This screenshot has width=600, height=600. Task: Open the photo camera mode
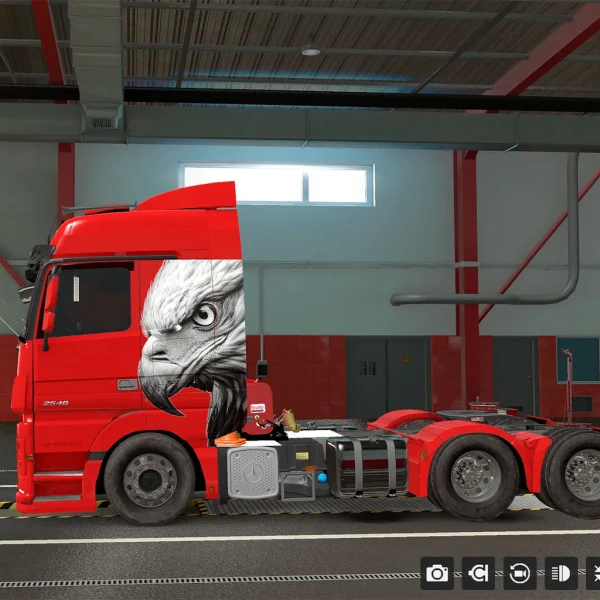(x=437, y=573)
